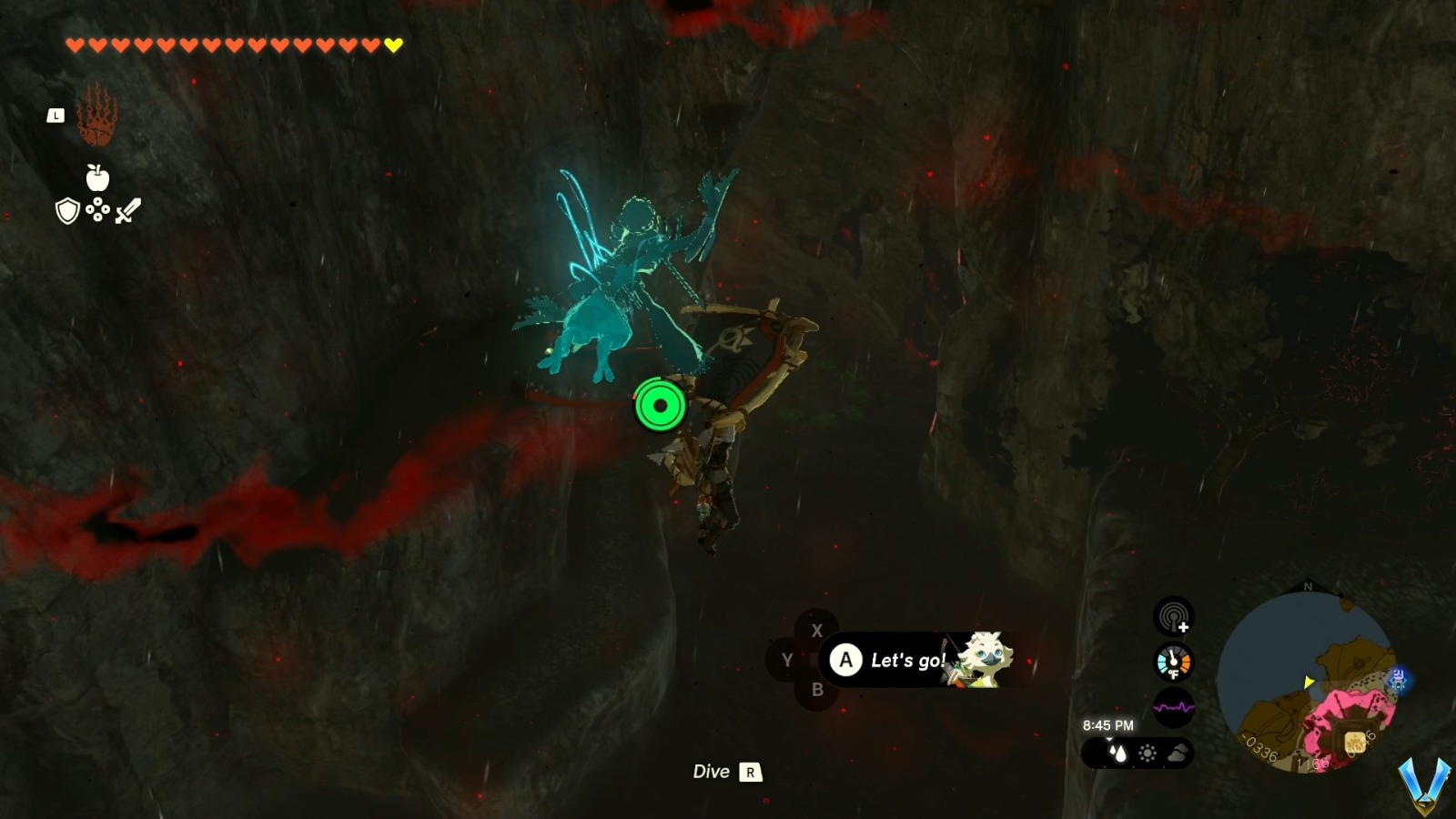The image size is (1456, 819).
Task: Click the noise level meter
Action: tap(1174, 707)
